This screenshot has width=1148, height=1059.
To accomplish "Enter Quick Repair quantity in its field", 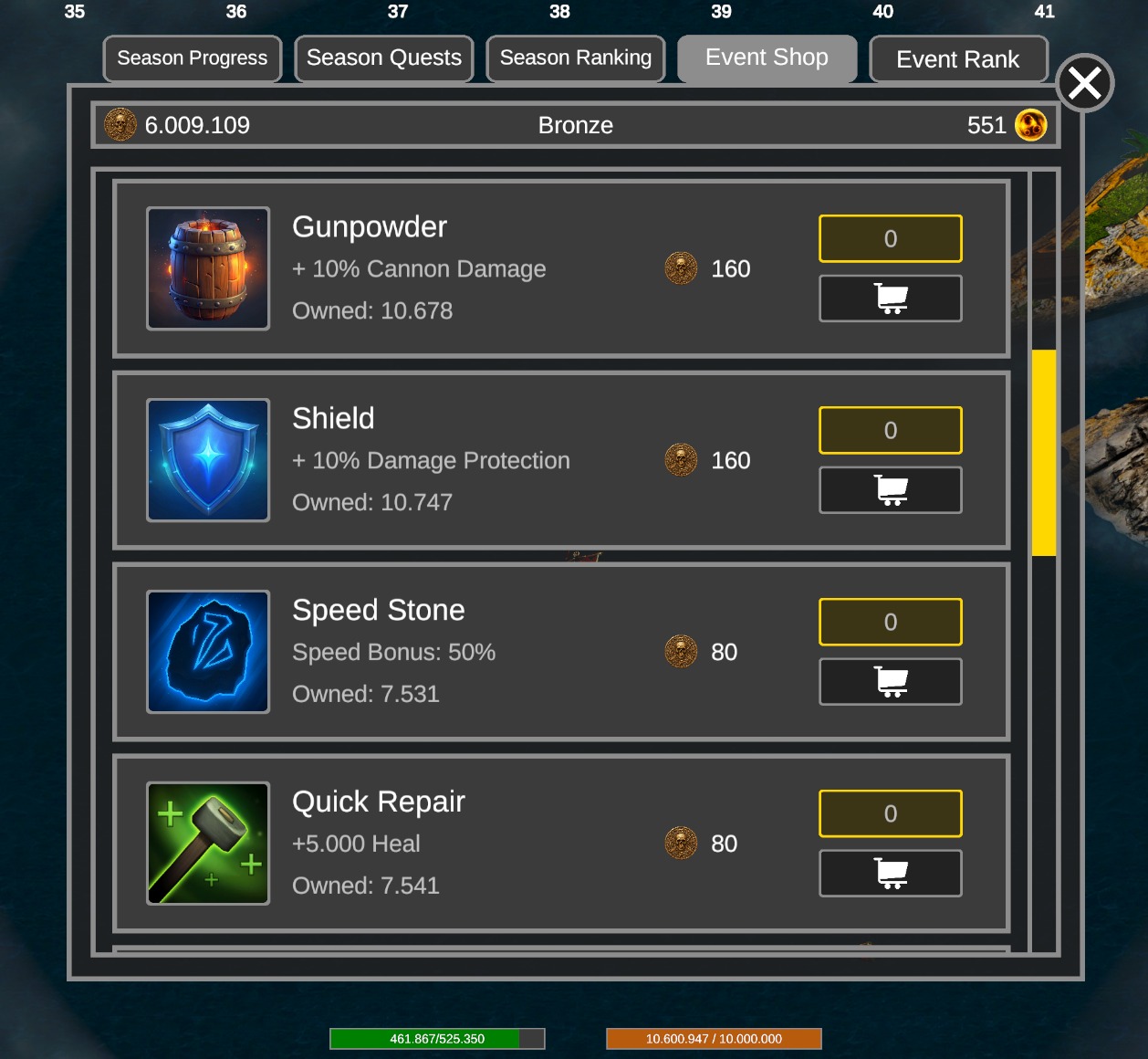I will pos(890,814).
